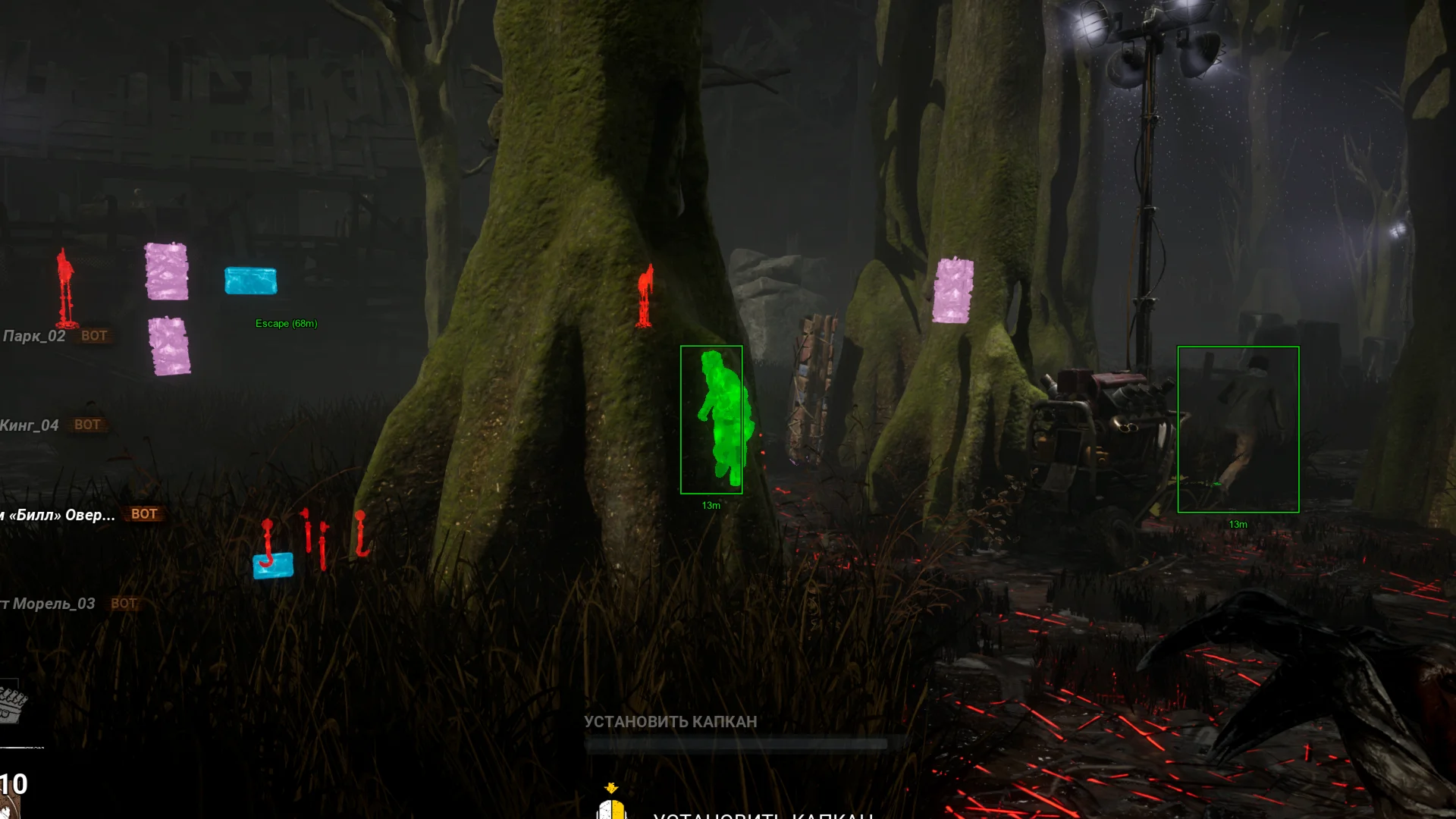Open the right-side green ESP box labeled 13m
Viewport: 1456px width, 819px height.
pos(1238,428)
